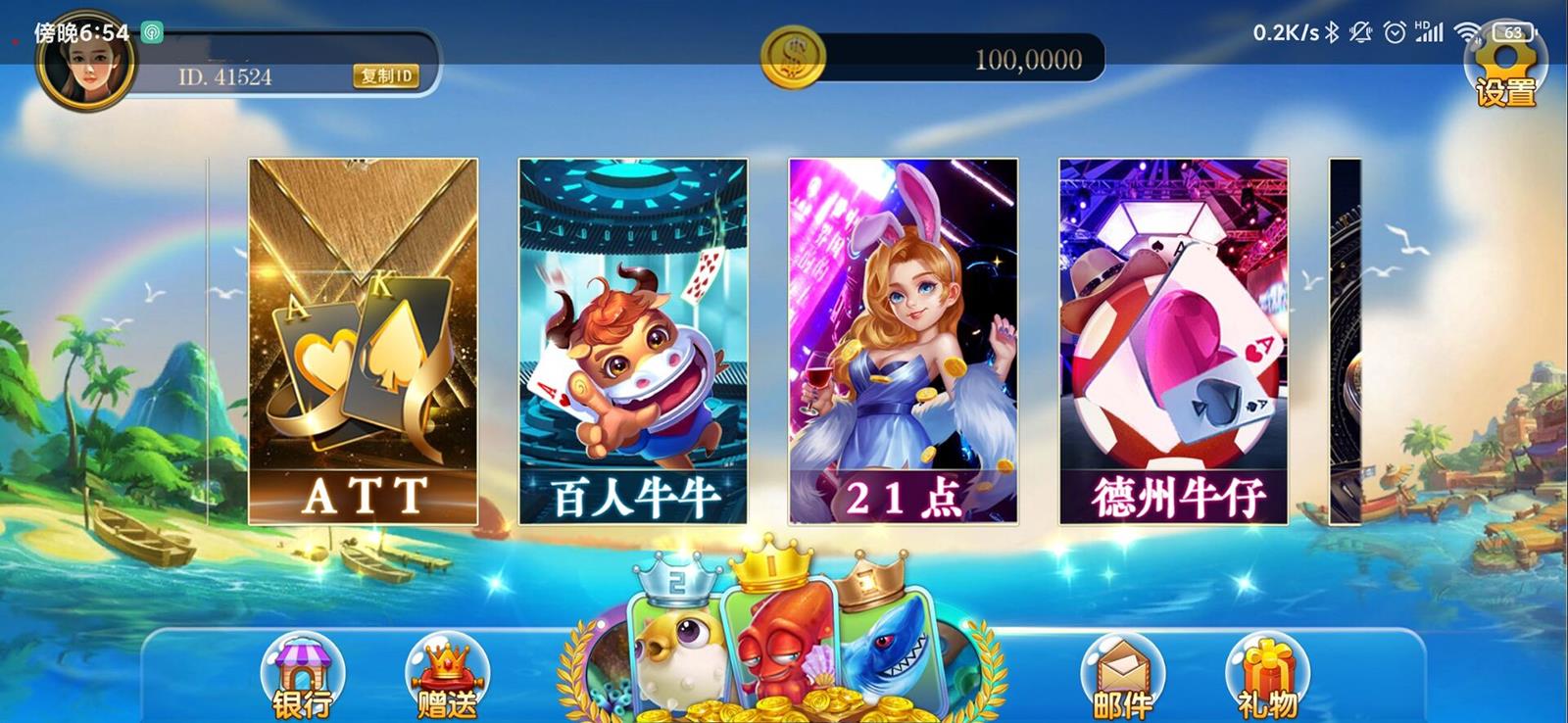Click the alarm clock icon in the status bar

[x=1393, y=32]
